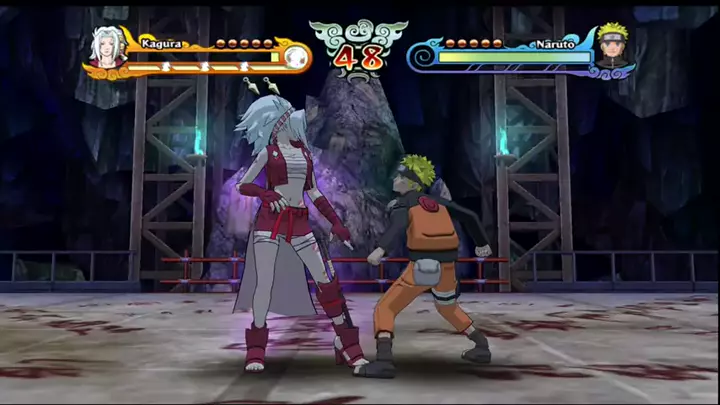The image size is (720, 405).
Task: Click the round white item icon beside Kagura's health bar
Action: 295,58
